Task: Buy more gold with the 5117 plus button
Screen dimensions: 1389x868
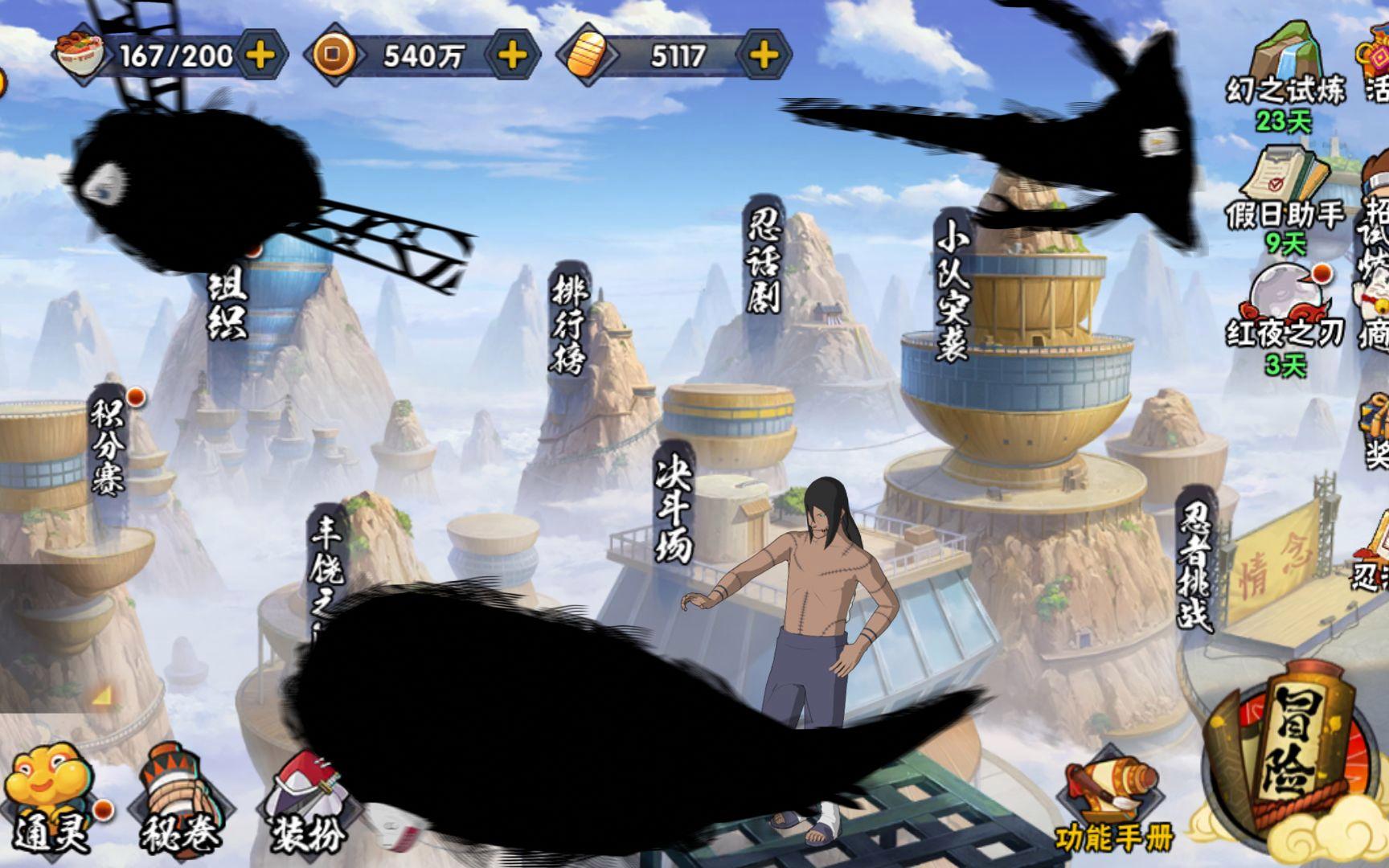Action: [x=764, y=55]
